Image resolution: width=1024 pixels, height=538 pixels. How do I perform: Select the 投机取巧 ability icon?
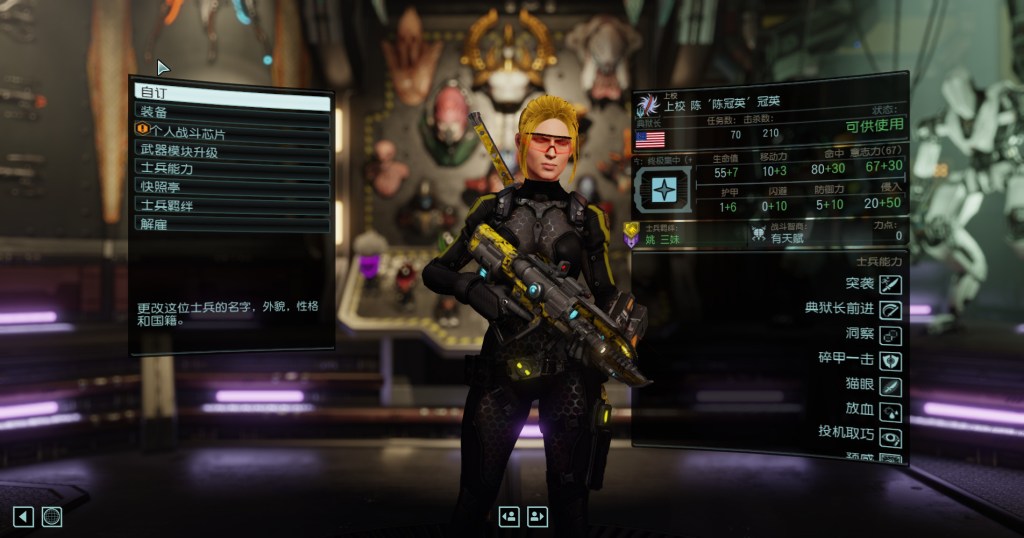tap(890, 437)
